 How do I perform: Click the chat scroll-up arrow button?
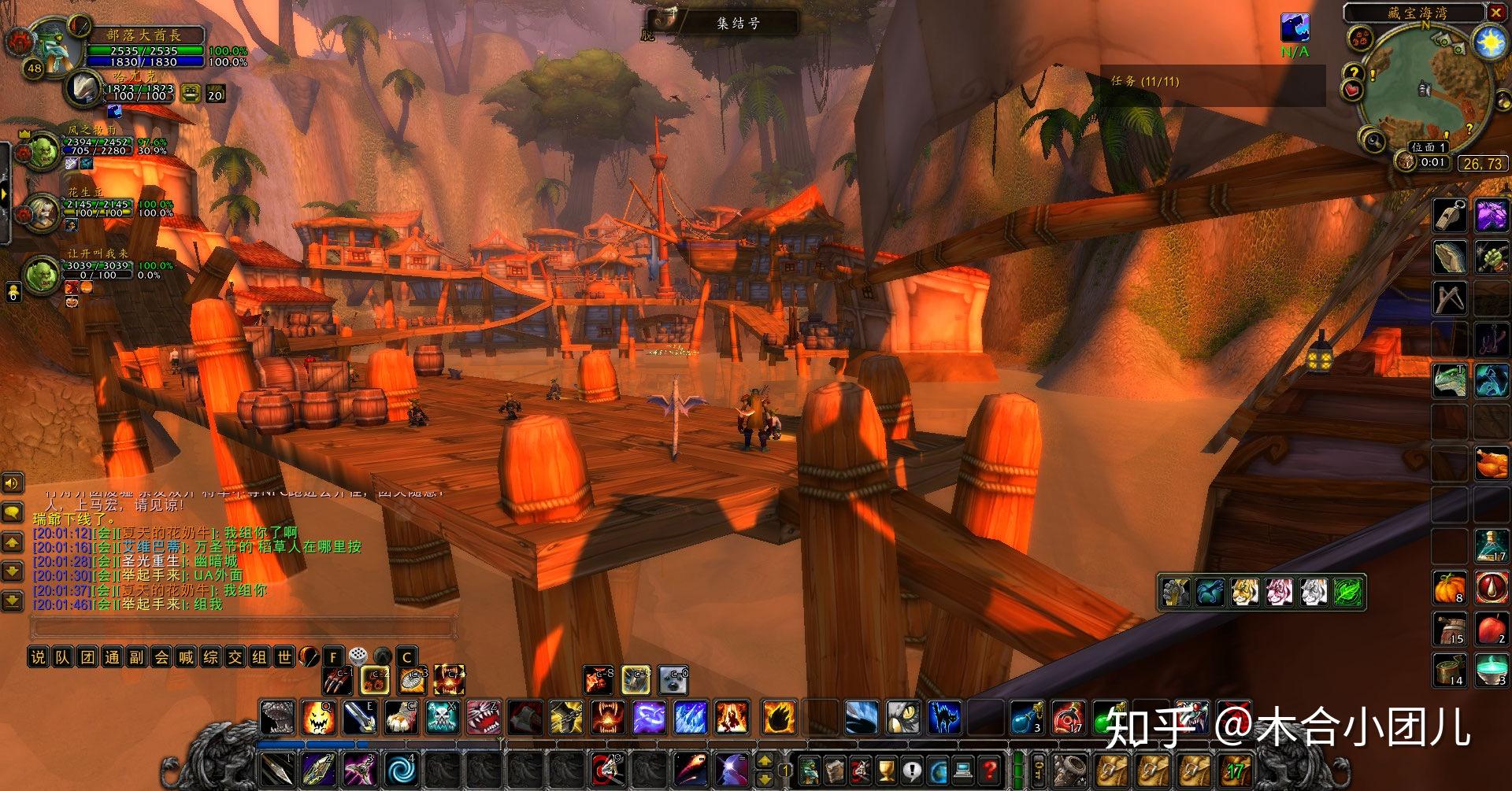[13, 542]
